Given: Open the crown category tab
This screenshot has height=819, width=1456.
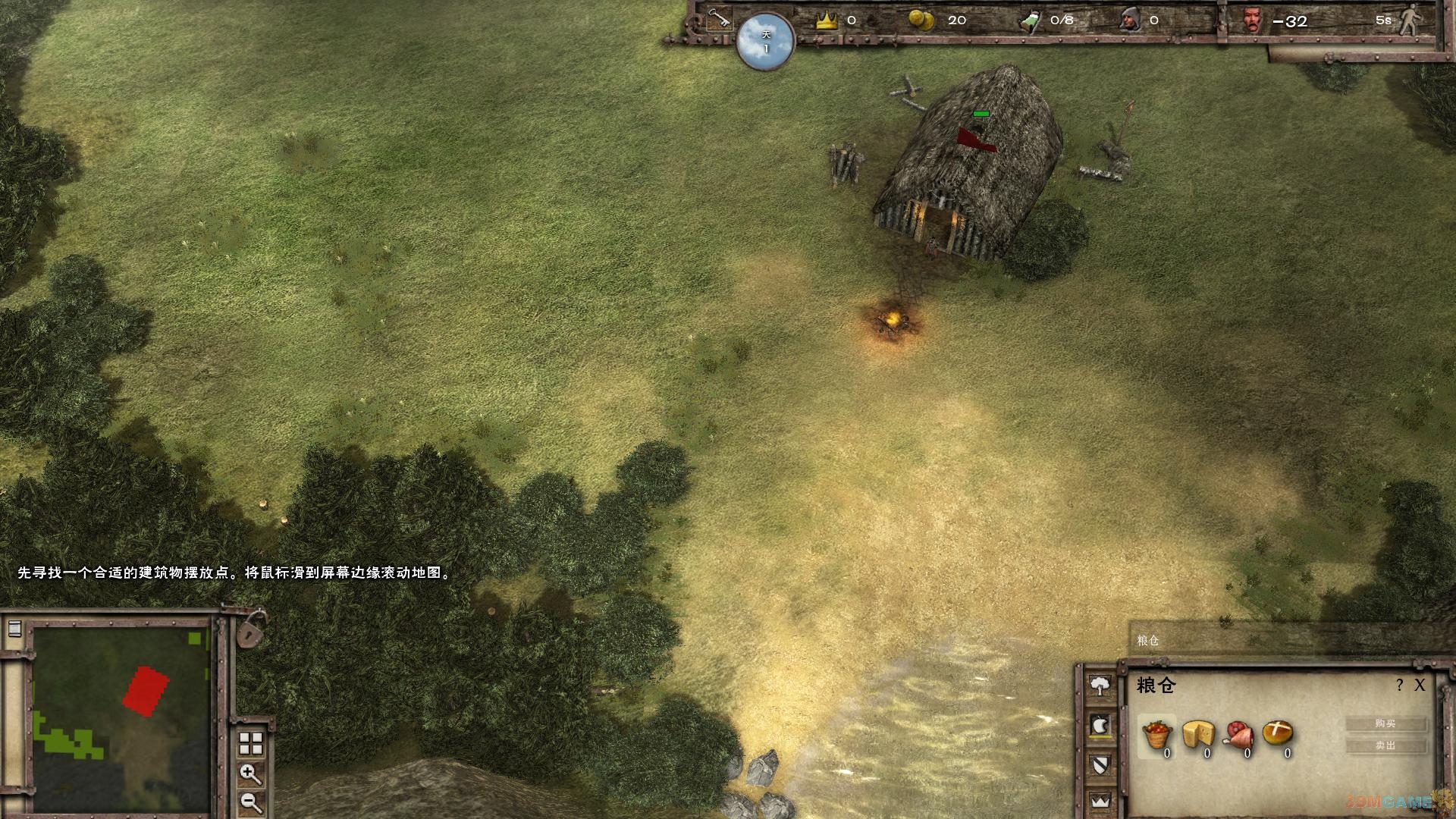Looking at the screenshot, I should pos(1100,800).
